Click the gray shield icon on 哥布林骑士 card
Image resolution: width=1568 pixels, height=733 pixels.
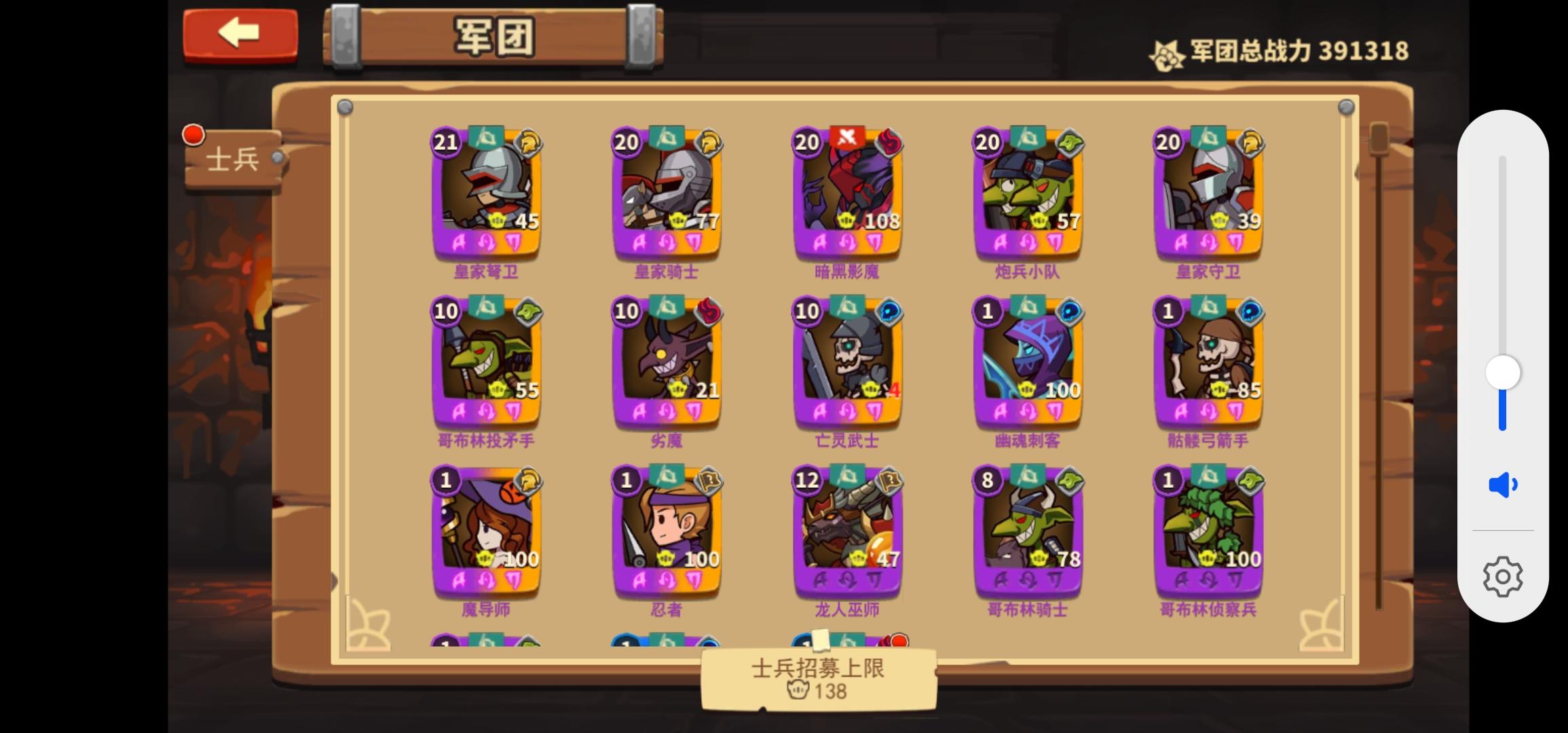click(1071, 481)
